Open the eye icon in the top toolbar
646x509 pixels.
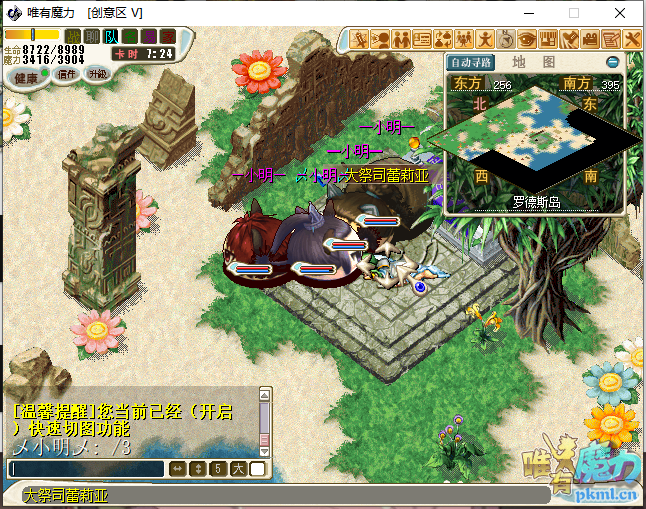526,39
